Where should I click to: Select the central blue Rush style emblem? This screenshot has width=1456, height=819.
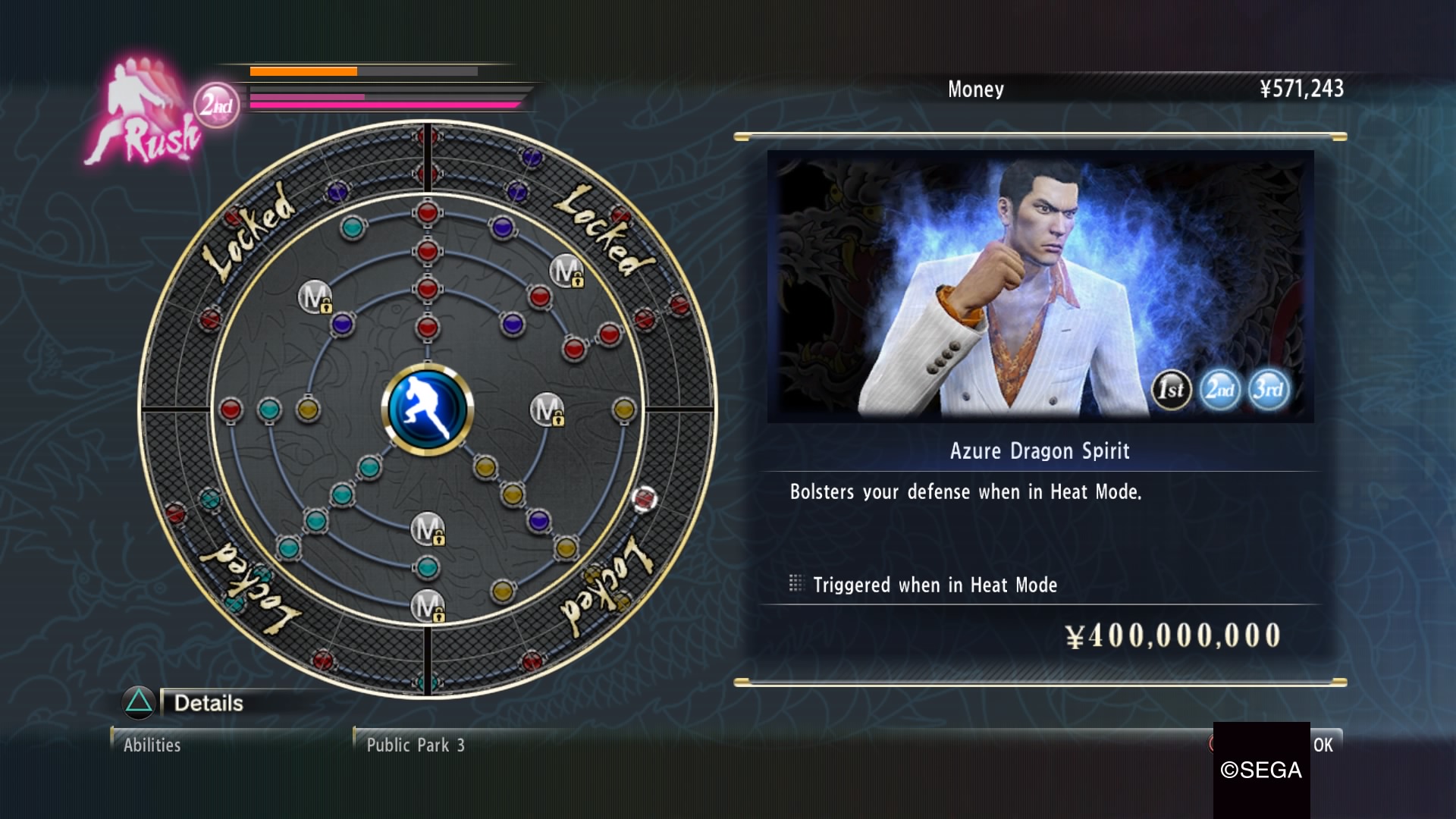(427, 409)
